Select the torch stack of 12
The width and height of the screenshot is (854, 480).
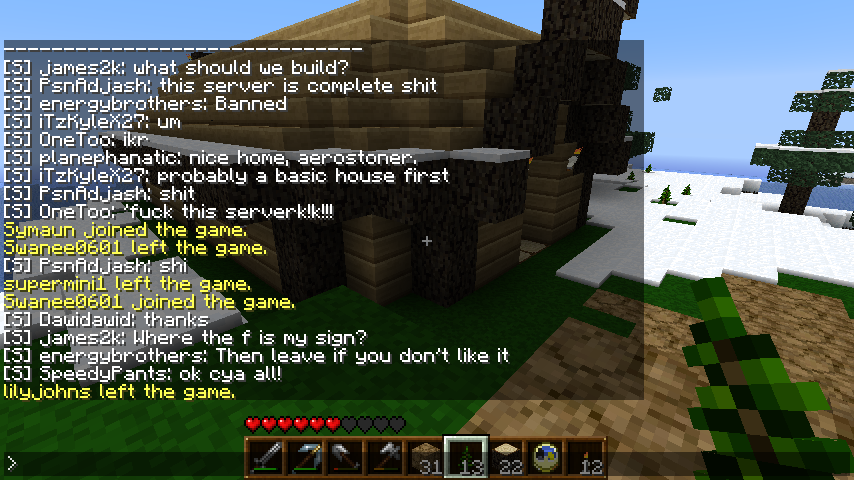click(x=586, y=458)
